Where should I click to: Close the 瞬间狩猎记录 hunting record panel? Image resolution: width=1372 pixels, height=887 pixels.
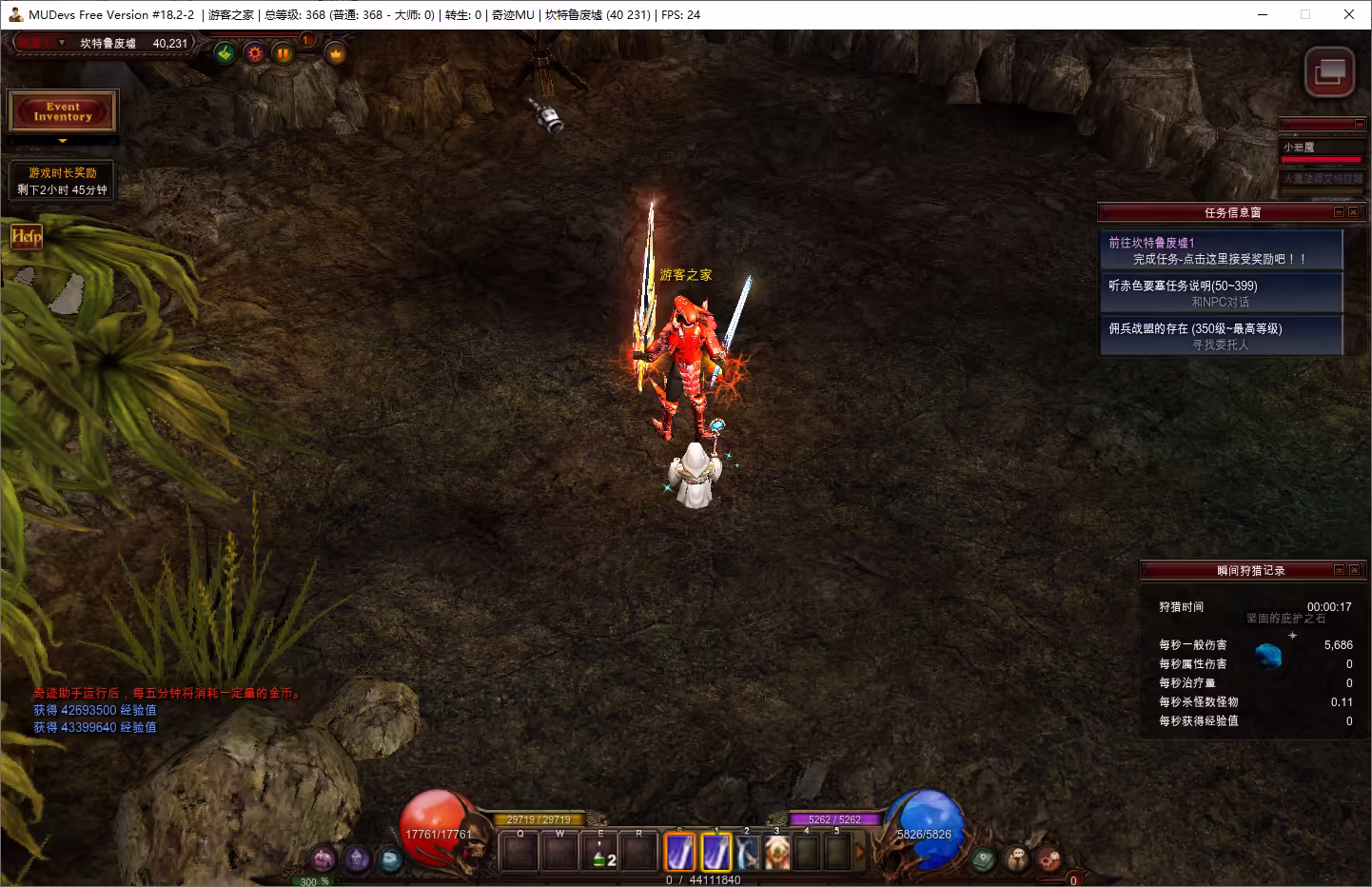point(1354,570)
